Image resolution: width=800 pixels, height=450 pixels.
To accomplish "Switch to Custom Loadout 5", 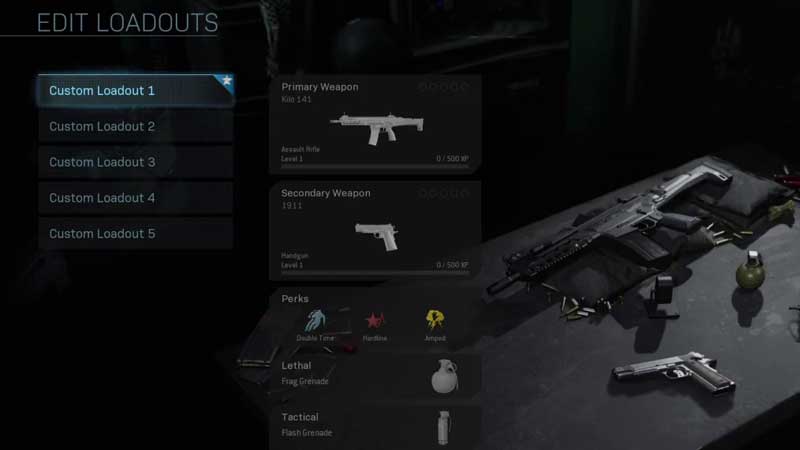I will point(135,234).
